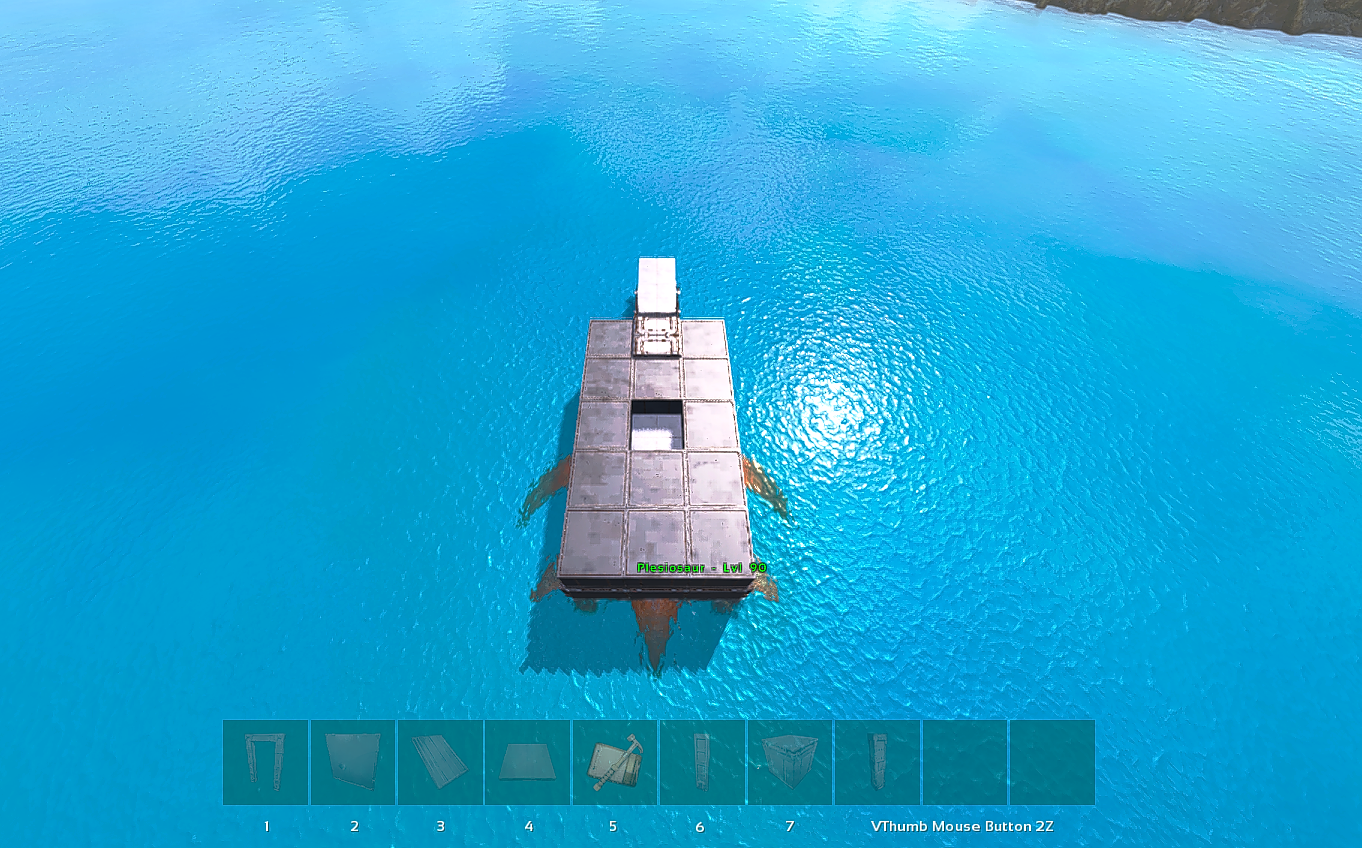Select the pillar in hotbar slot 6

tap(701, 762)
